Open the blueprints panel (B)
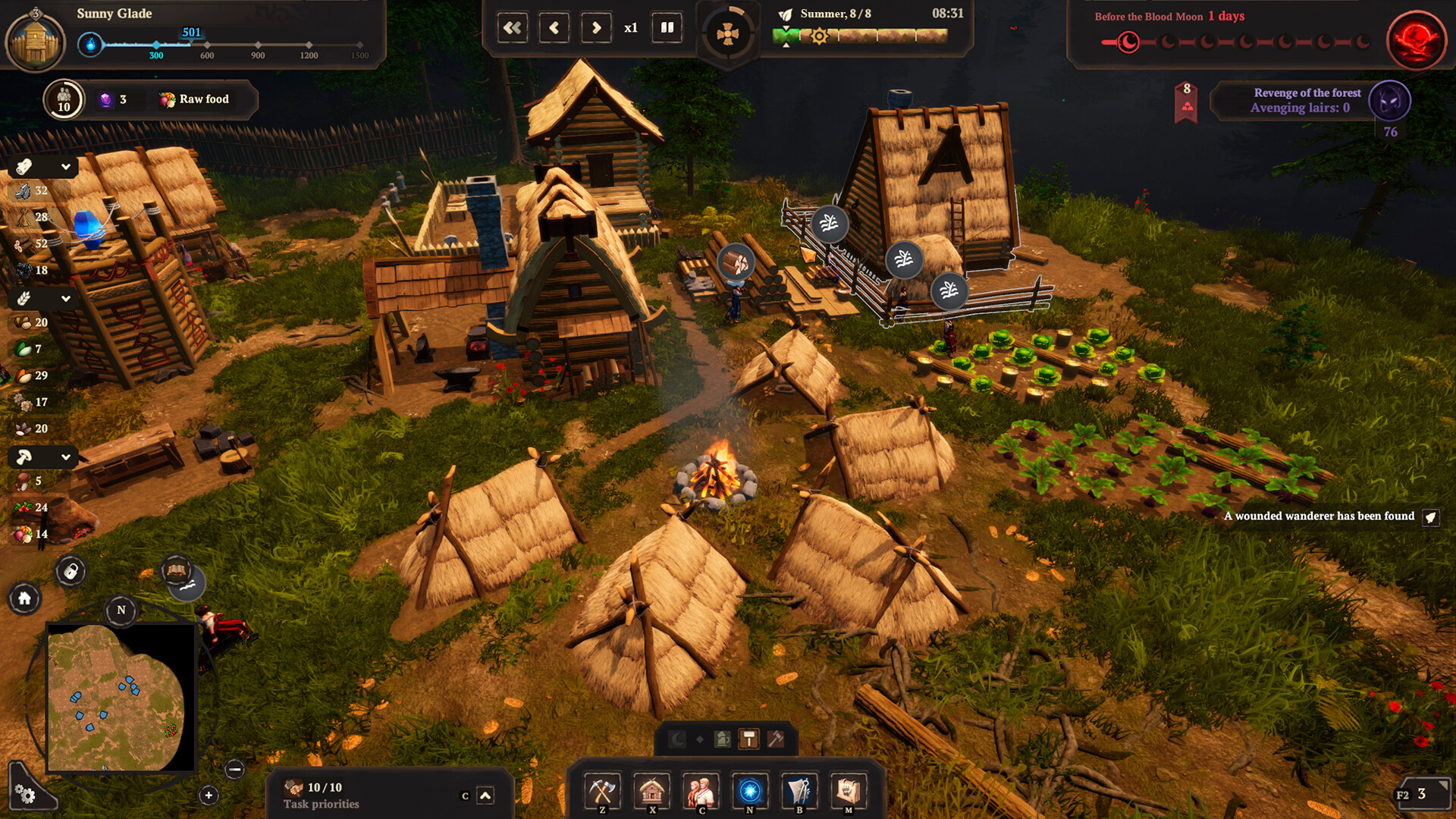The height and width of the screenshot is (819, 1456). (x=799, y=791)
